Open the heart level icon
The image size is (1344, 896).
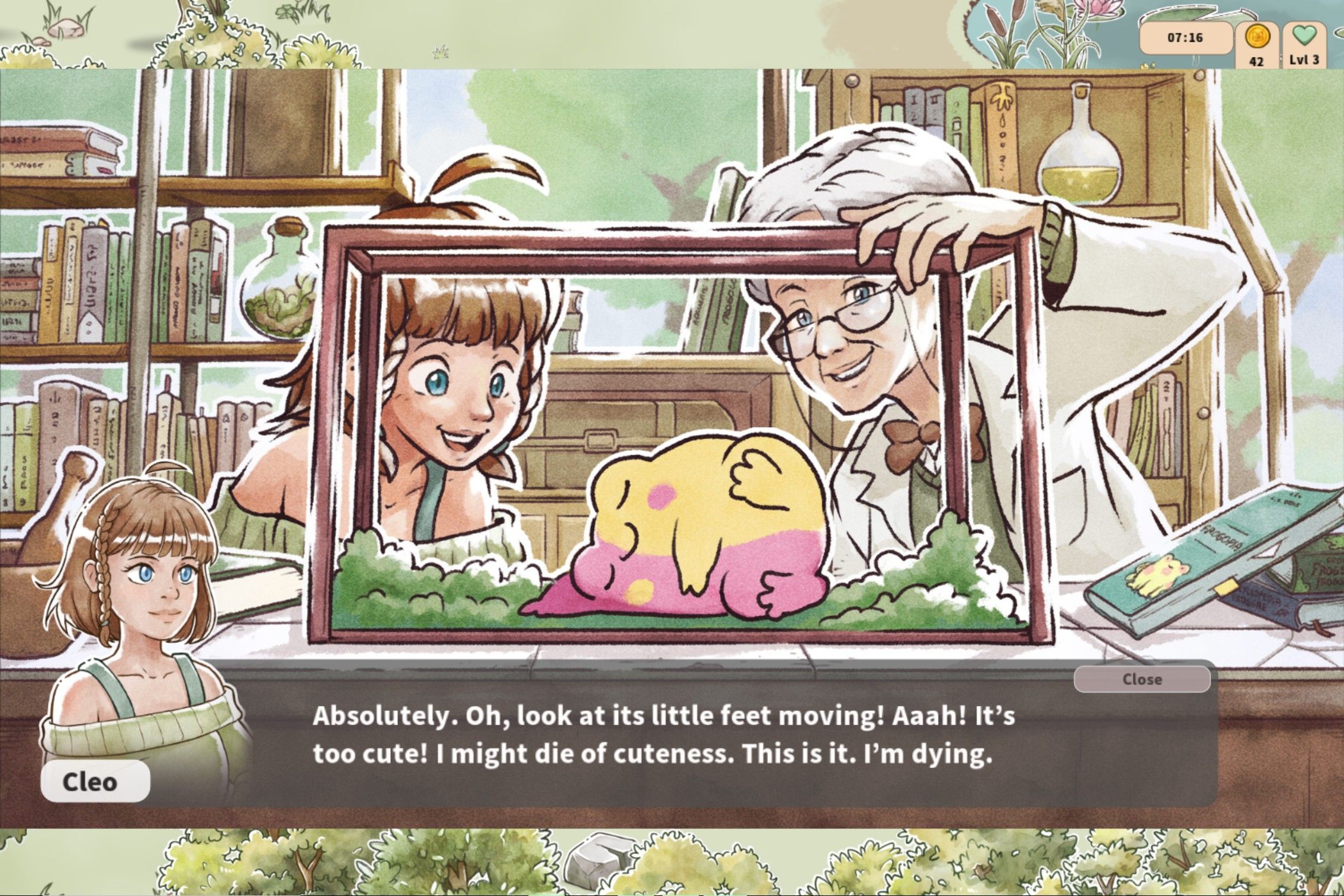[x=1303, y=36]
